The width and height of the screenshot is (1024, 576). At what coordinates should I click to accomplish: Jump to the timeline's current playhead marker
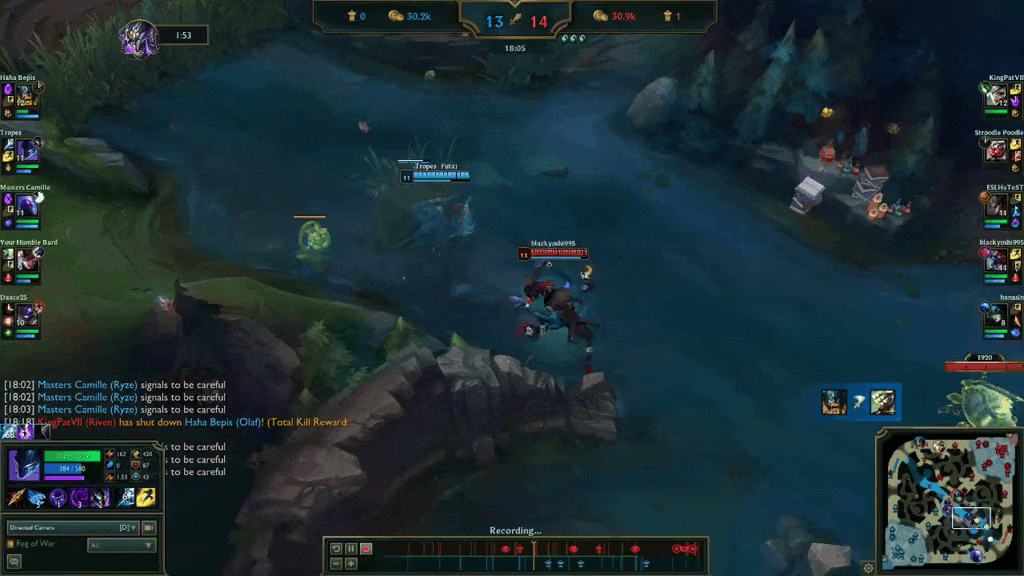tap(534, 549)
